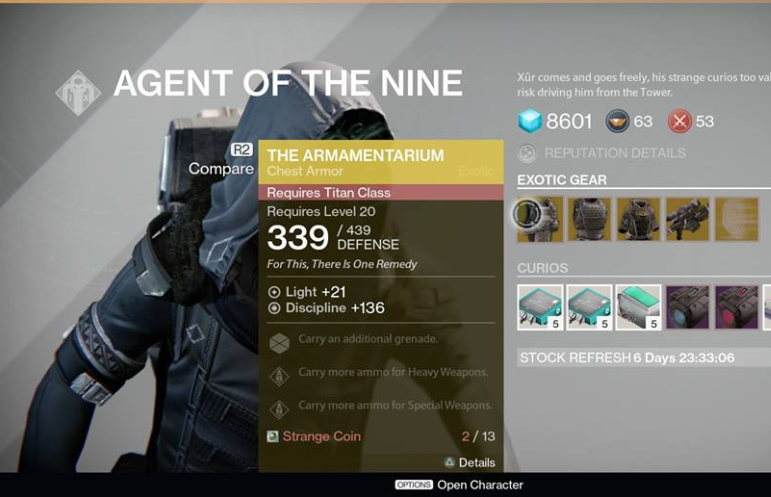Open the faded helmet engram tile

pos(736,218)
